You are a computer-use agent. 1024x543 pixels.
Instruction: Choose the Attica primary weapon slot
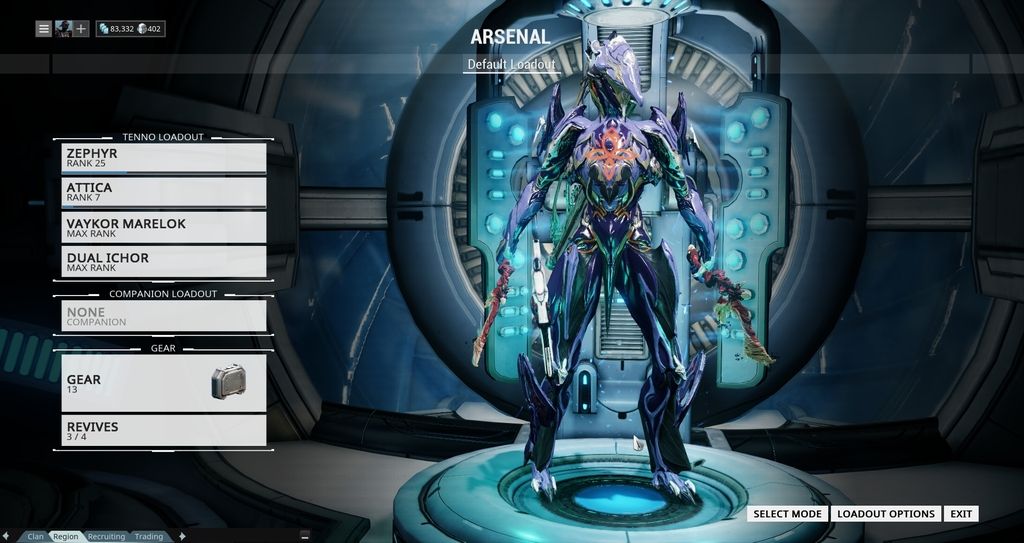[164, 192]
